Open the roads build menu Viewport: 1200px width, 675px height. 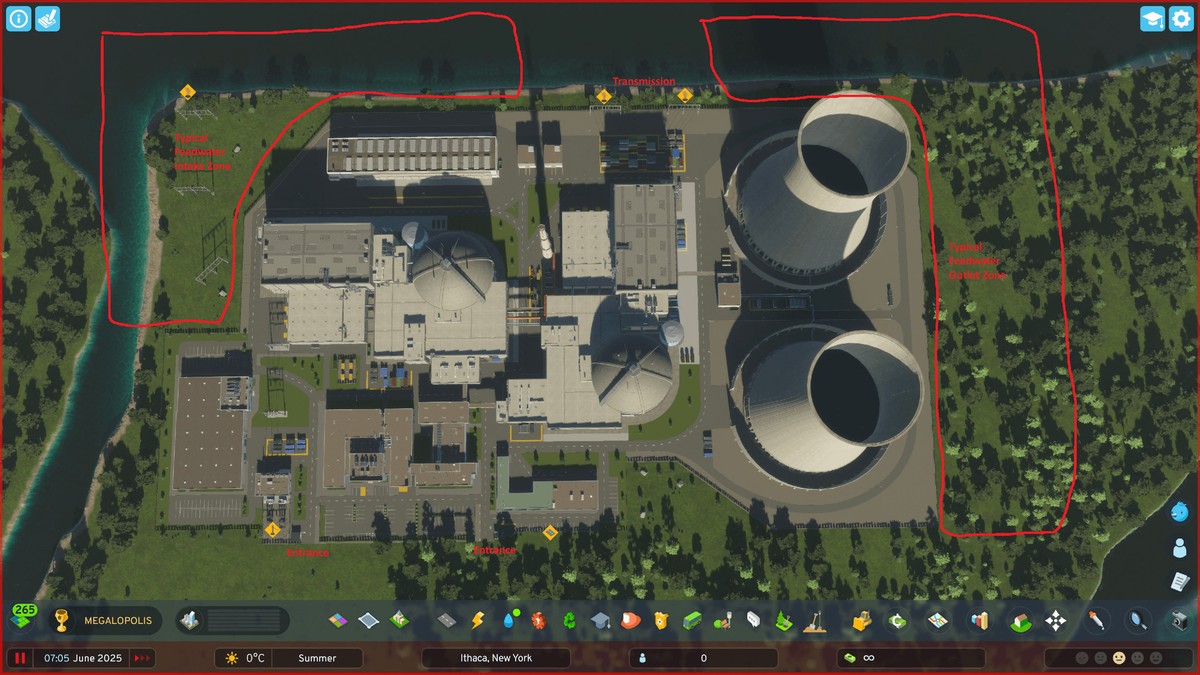[447, 621]
